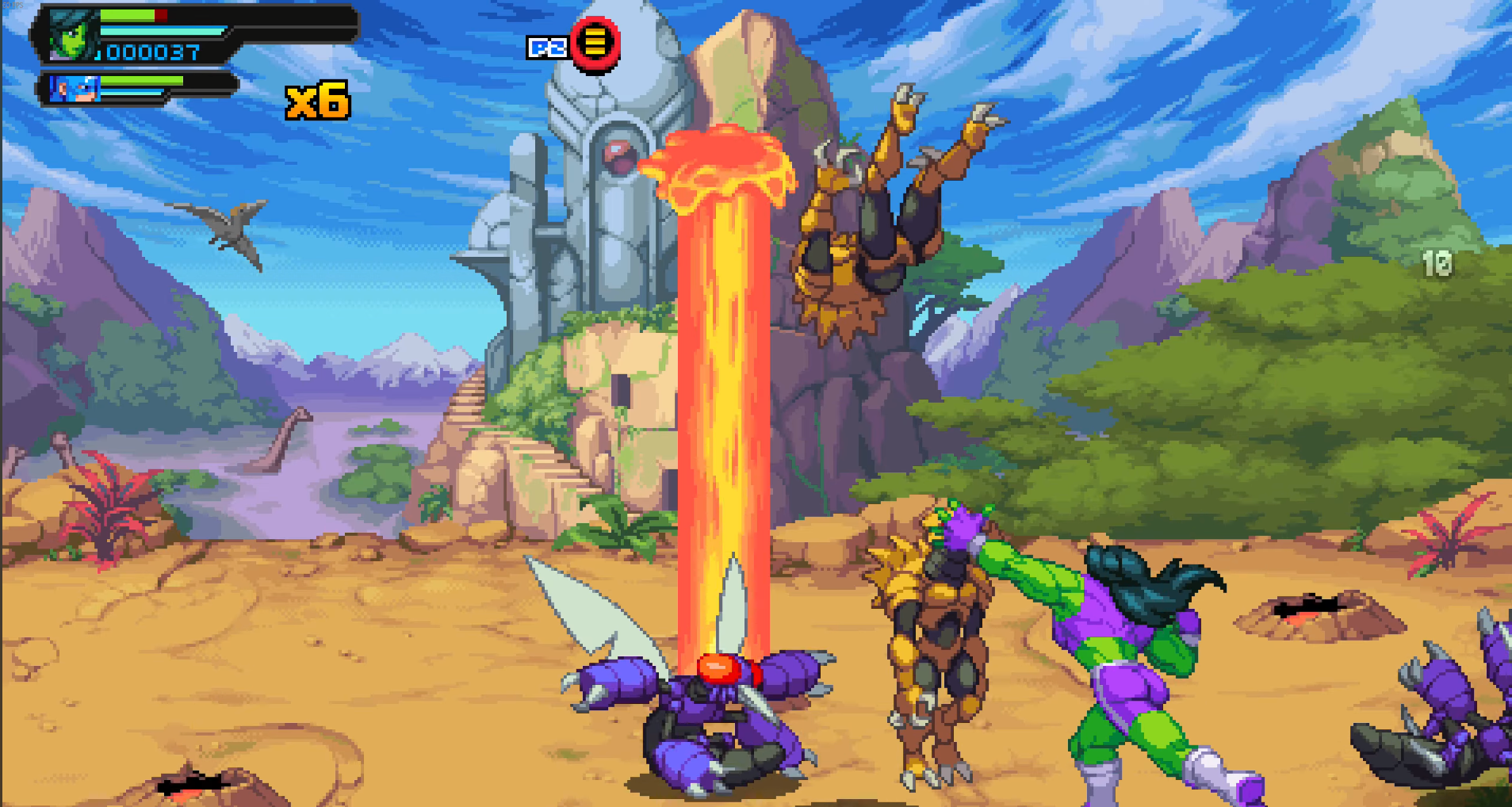Select the She-Hulk character portrait
Image resolution: width=1512 pixels, height=807 pixels.
coord(71,36)
